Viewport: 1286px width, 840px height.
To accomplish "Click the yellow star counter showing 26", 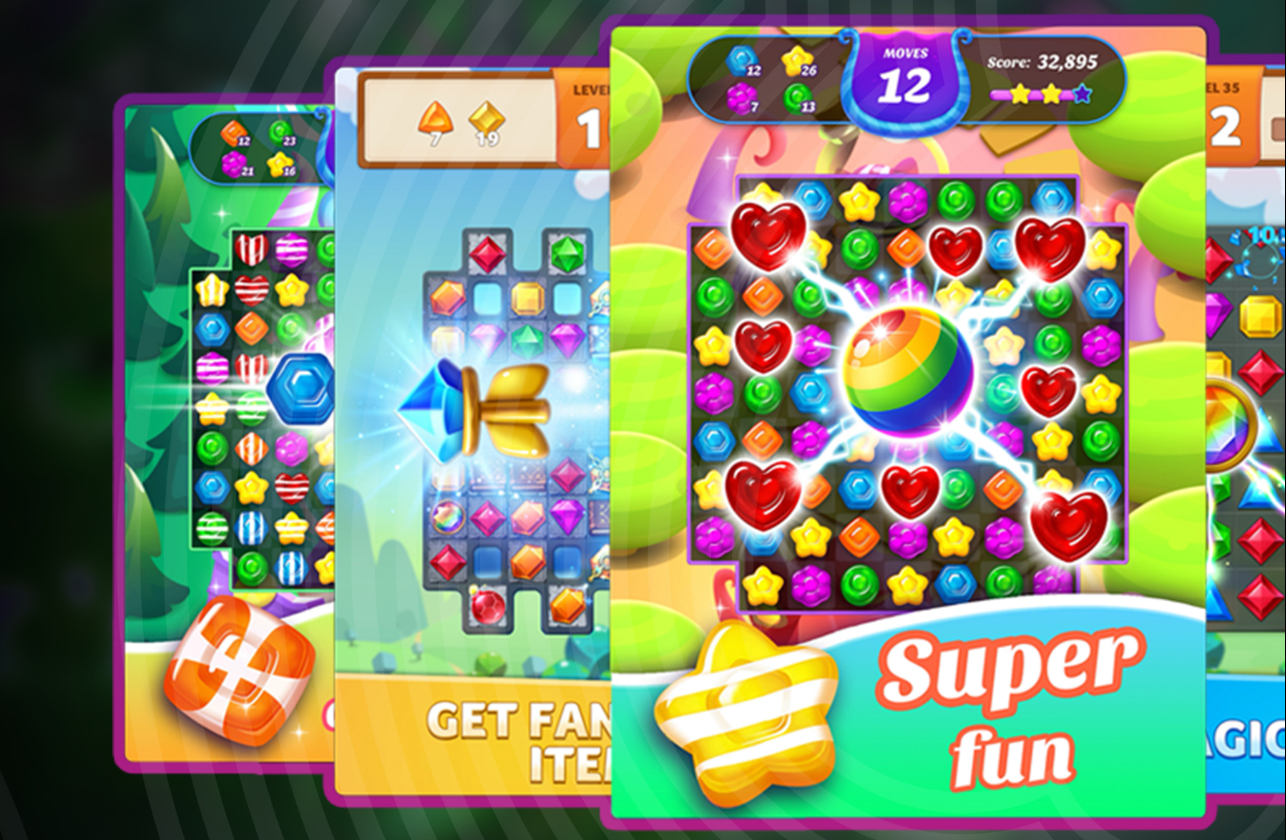I will point(795,60).
